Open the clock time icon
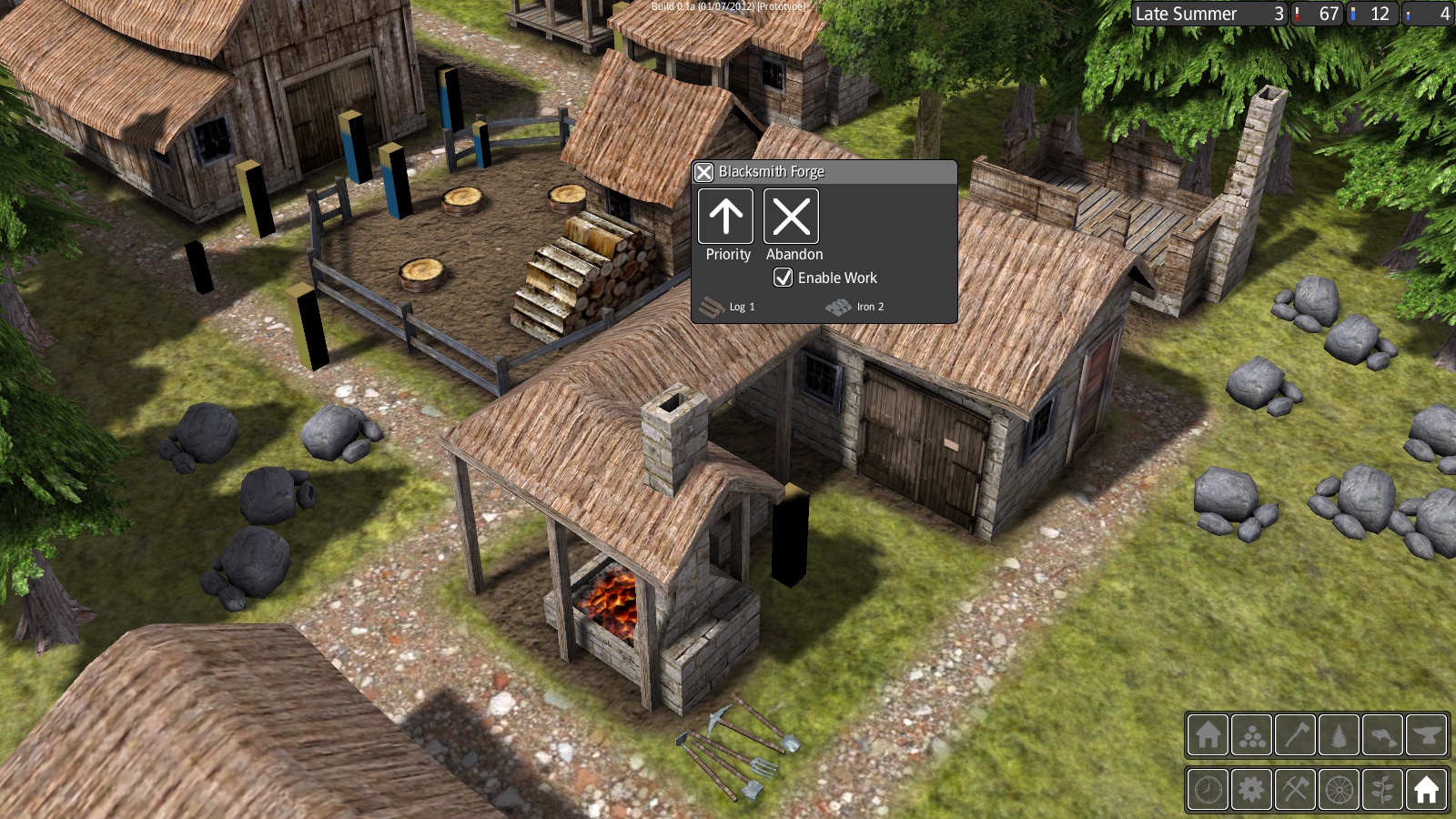Image resolution: width=1456 pixels, height=819 pixels. tap(1208, 790)
